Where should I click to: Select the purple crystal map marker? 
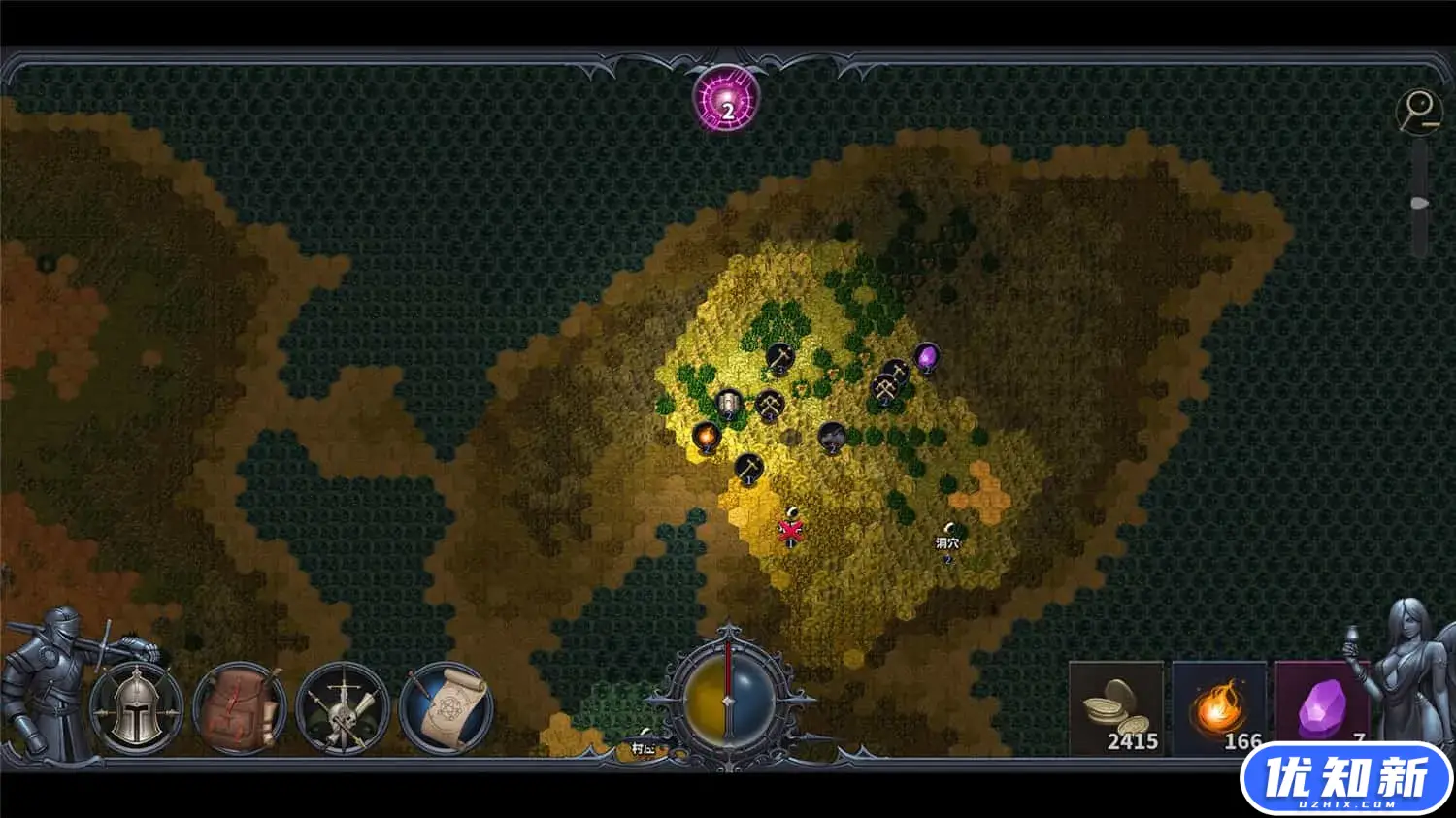927,357
